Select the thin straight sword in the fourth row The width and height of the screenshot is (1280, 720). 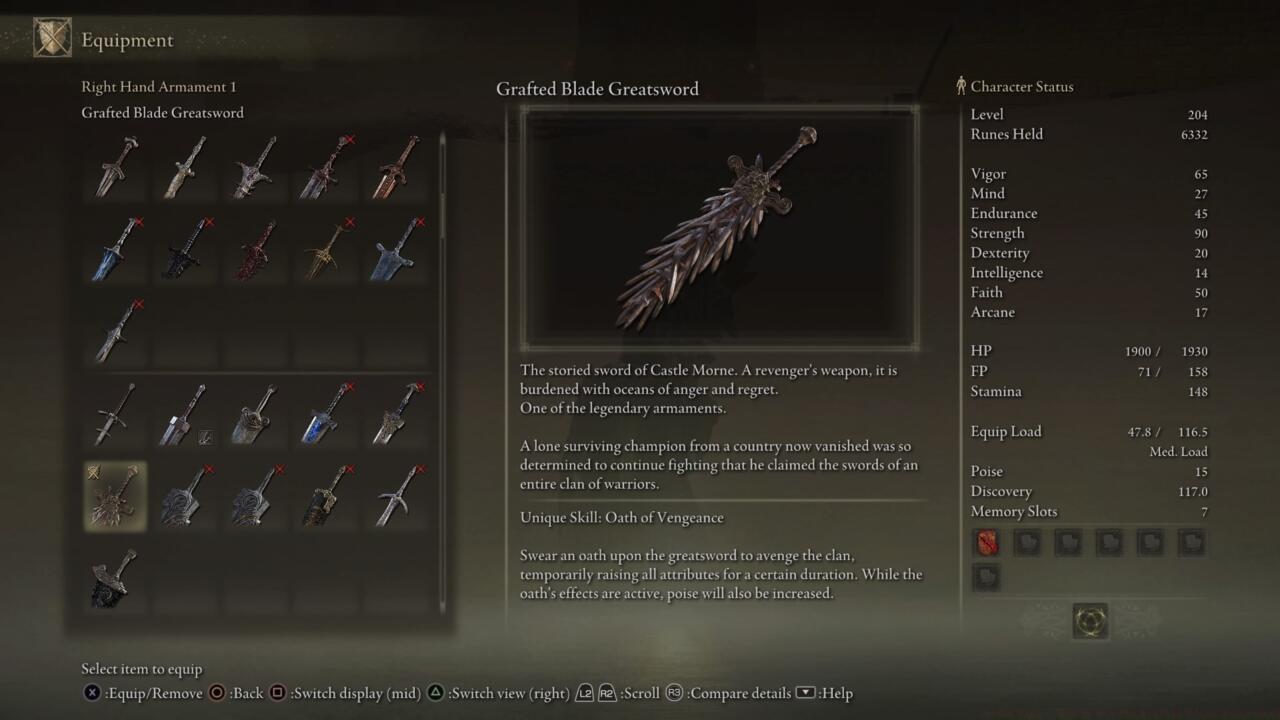[x=114, y=413]
